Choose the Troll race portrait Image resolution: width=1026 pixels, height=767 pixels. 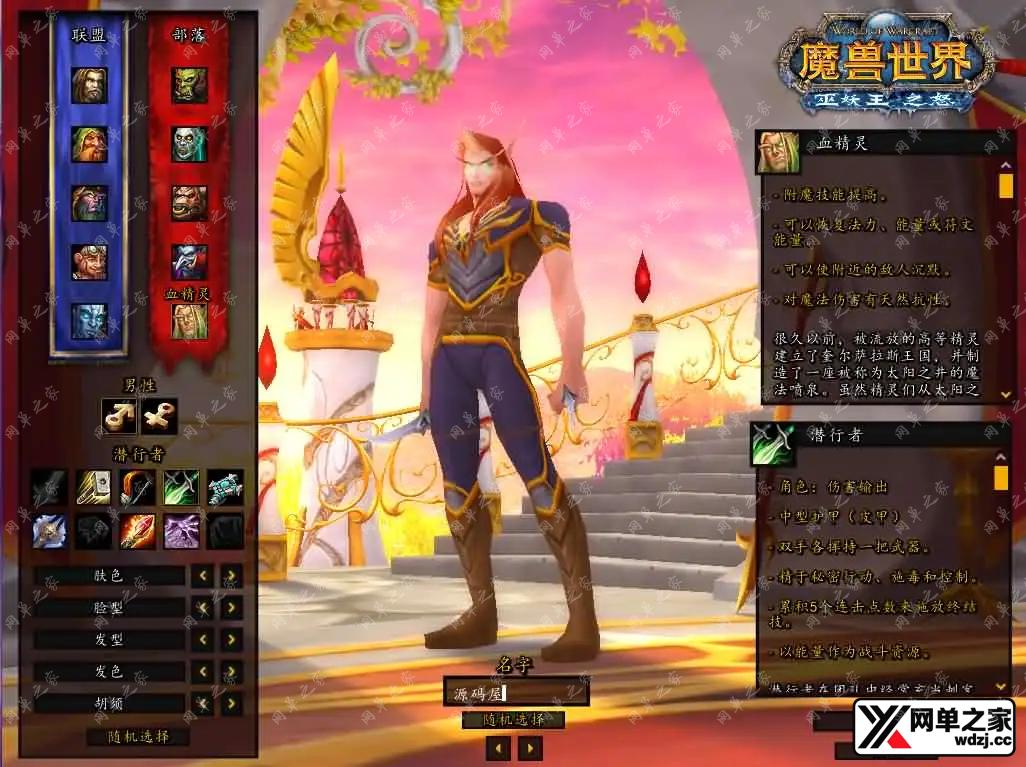coord(189,262)
